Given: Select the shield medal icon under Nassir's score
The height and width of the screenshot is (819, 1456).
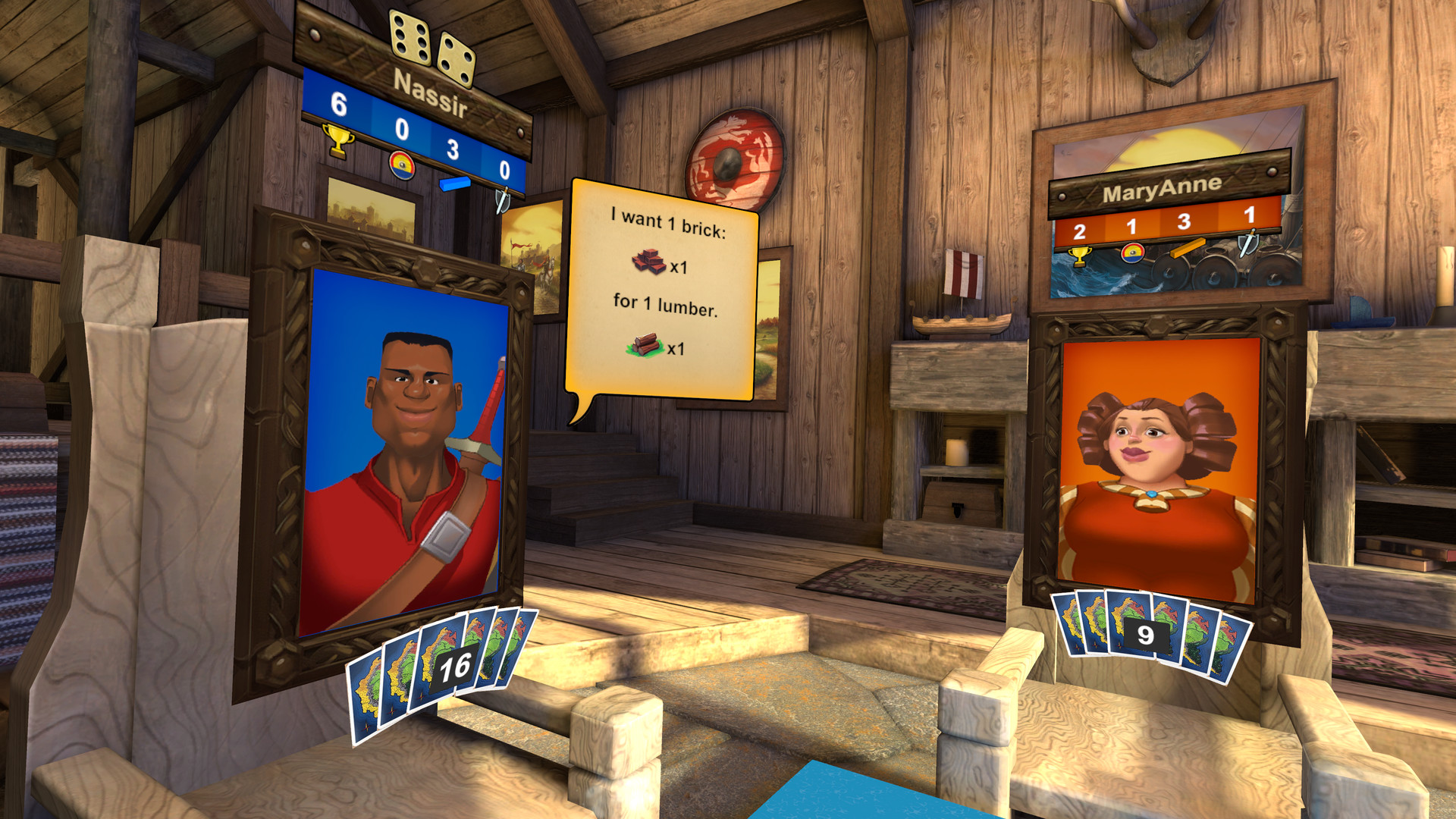Looking at the screenshot, I should [x=402, y=165].
